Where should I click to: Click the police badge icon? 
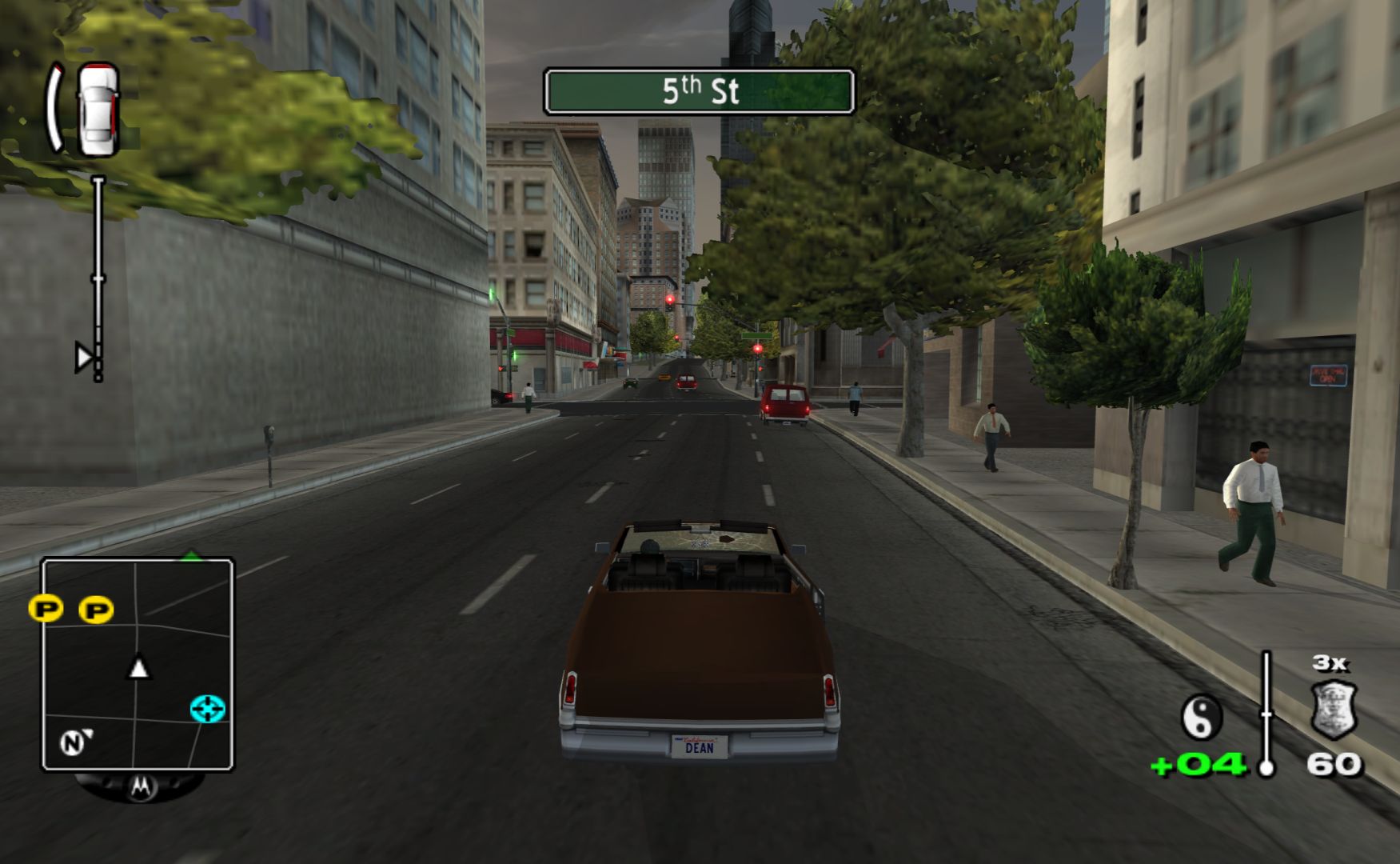pyautogui.click(x=1334, y=709)
